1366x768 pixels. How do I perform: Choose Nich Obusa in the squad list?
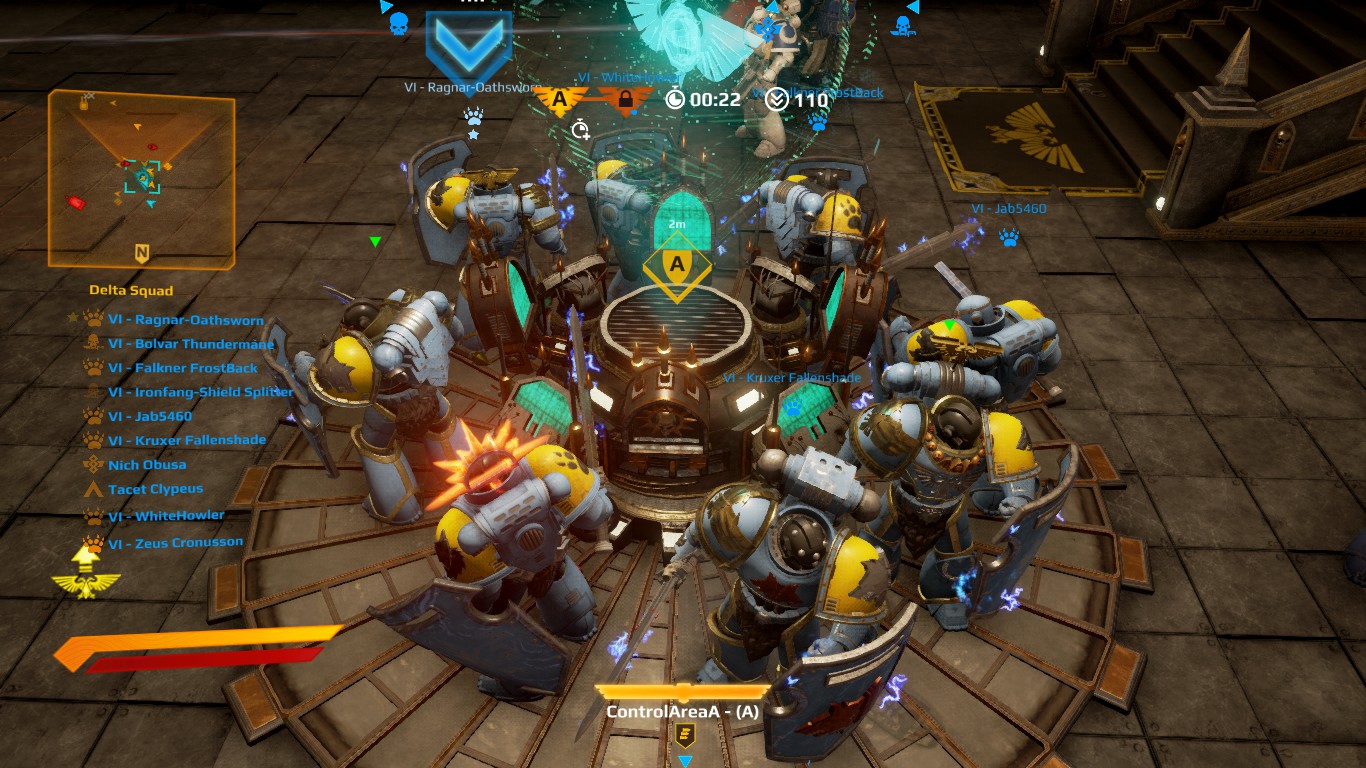[147, 465]
